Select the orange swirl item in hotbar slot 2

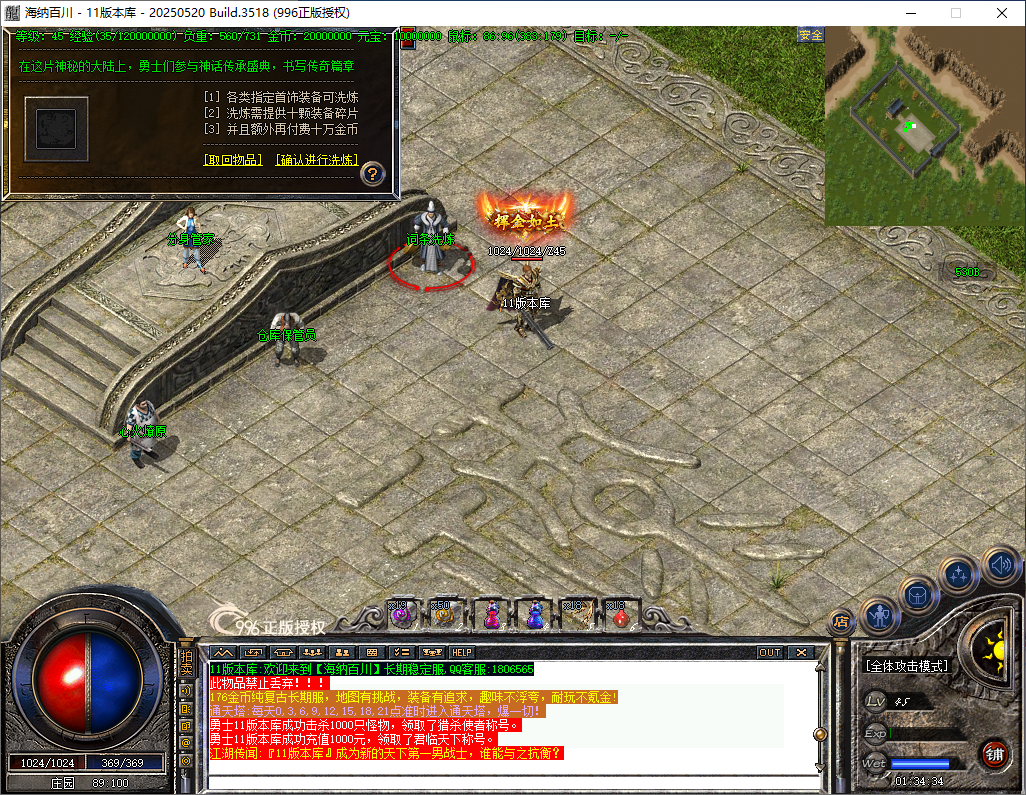(445, 613)
